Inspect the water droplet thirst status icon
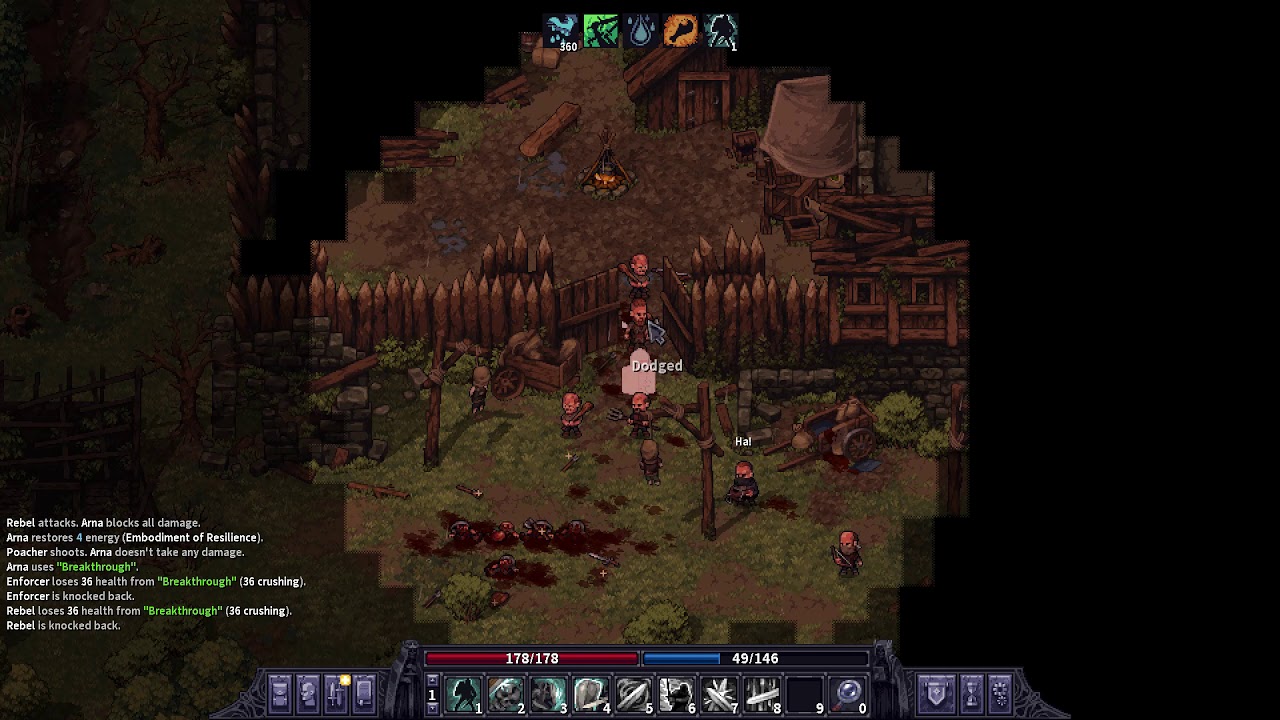The height and width of the screenshot is (720, 1280). [x=641, y=31]
